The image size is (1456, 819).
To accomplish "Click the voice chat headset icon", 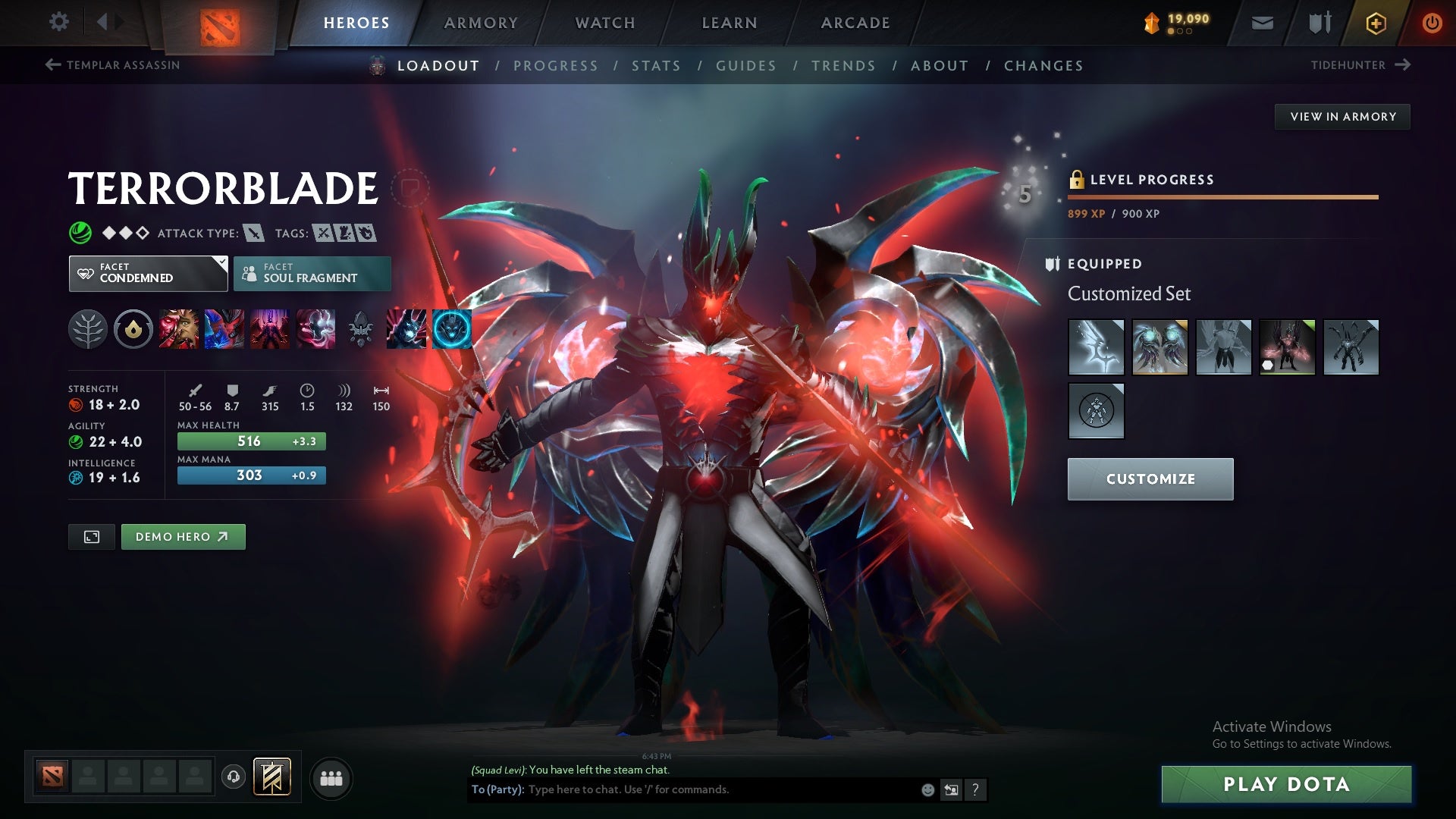I will pyautogui.click(x=233, y=777).
